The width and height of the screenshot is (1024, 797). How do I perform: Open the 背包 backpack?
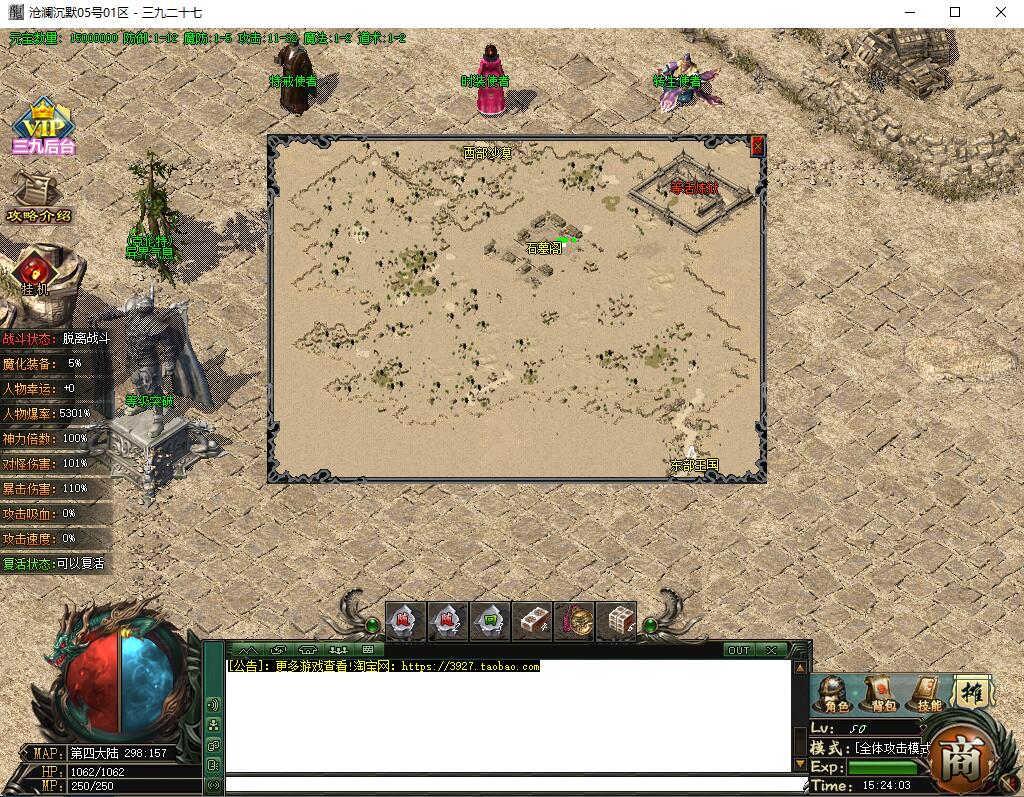[883, 693]
